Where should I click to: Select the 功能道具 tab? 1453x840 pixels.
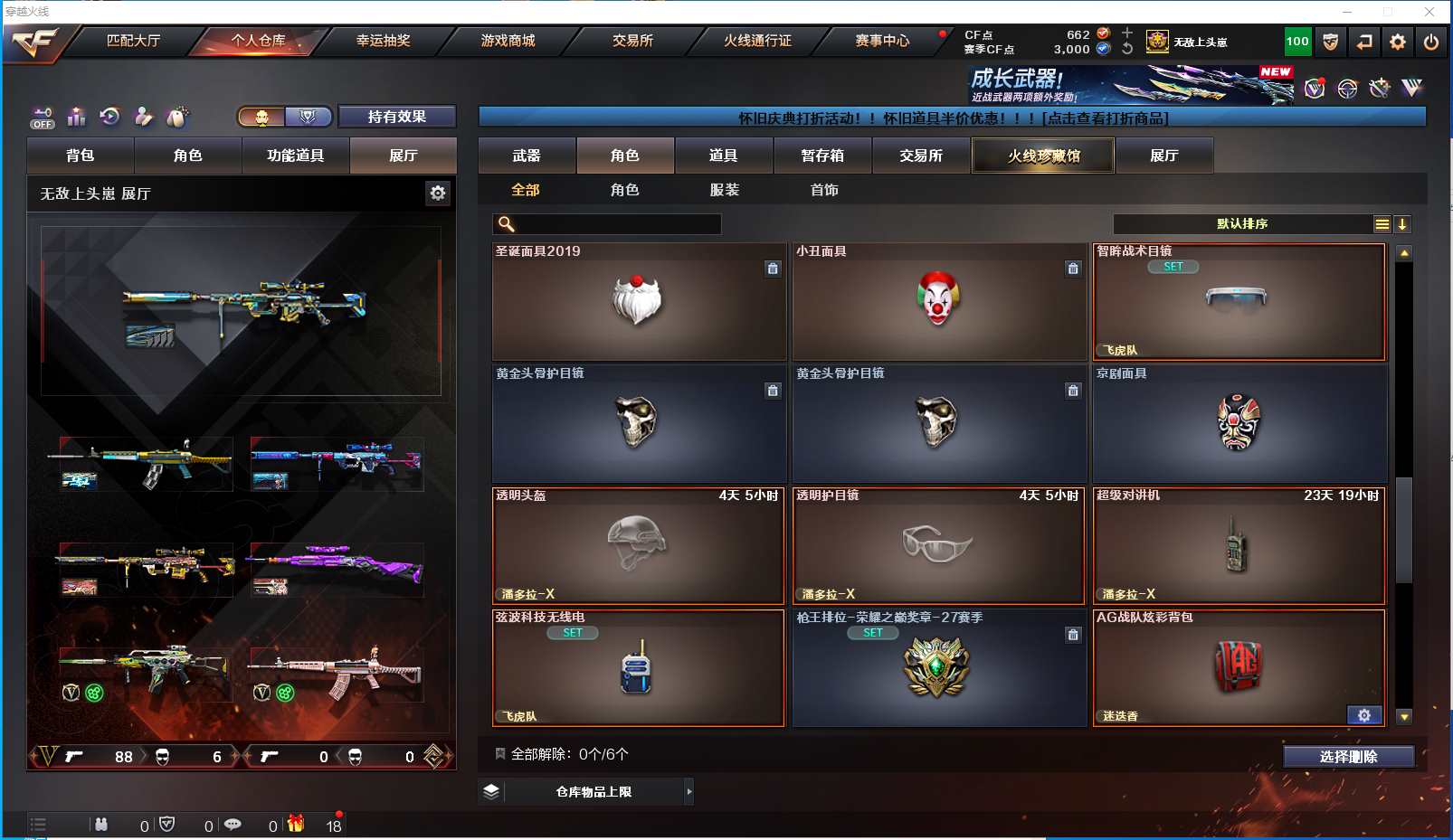click(x=295, y=156)
